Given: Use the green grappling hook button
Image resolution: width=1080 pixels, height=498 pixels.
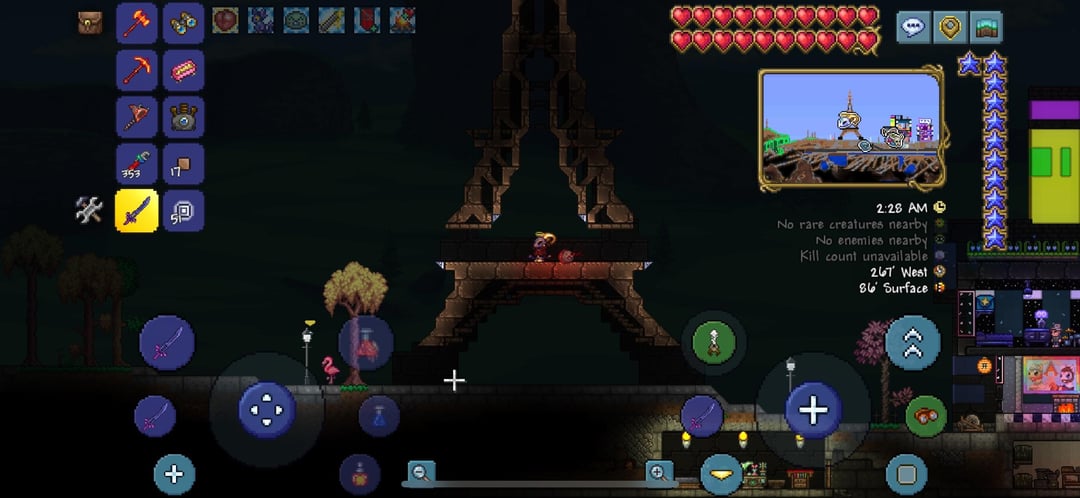Looking at the screenshot, I should (713, 343).
